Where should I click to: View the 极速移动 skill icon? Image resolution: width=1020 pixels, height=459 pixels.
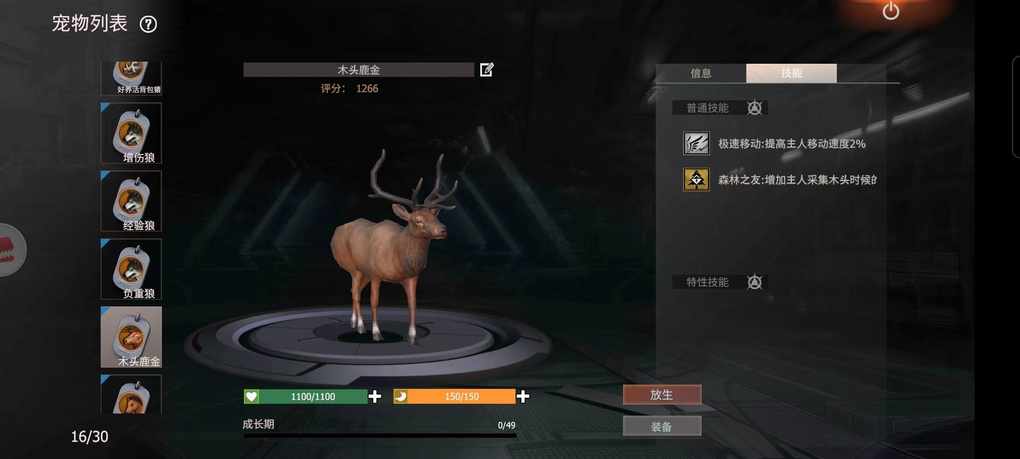click(x=696, y=144)
